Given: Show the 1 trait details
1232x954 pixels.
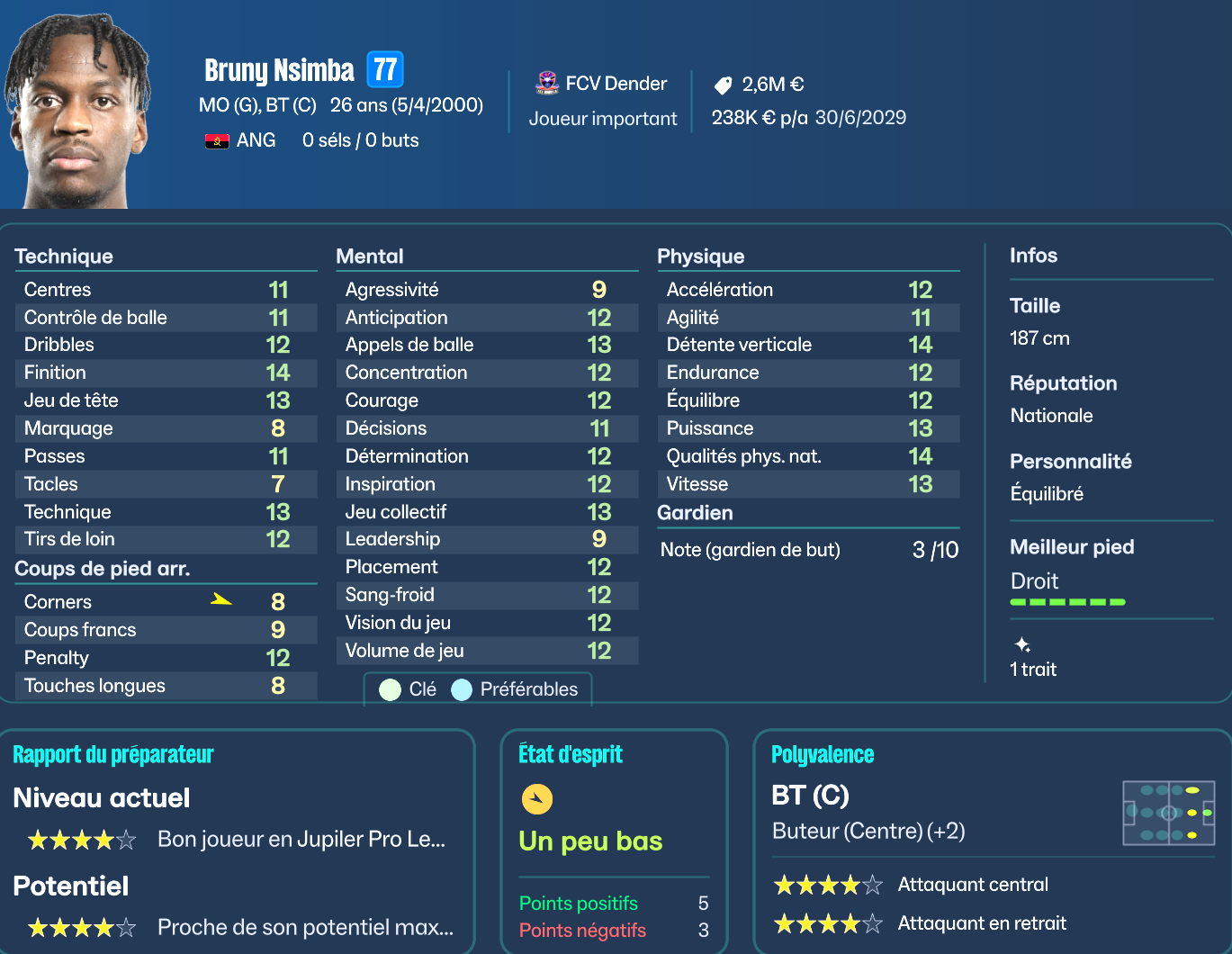Looking at the screenshot, I should pos(1033,669).
